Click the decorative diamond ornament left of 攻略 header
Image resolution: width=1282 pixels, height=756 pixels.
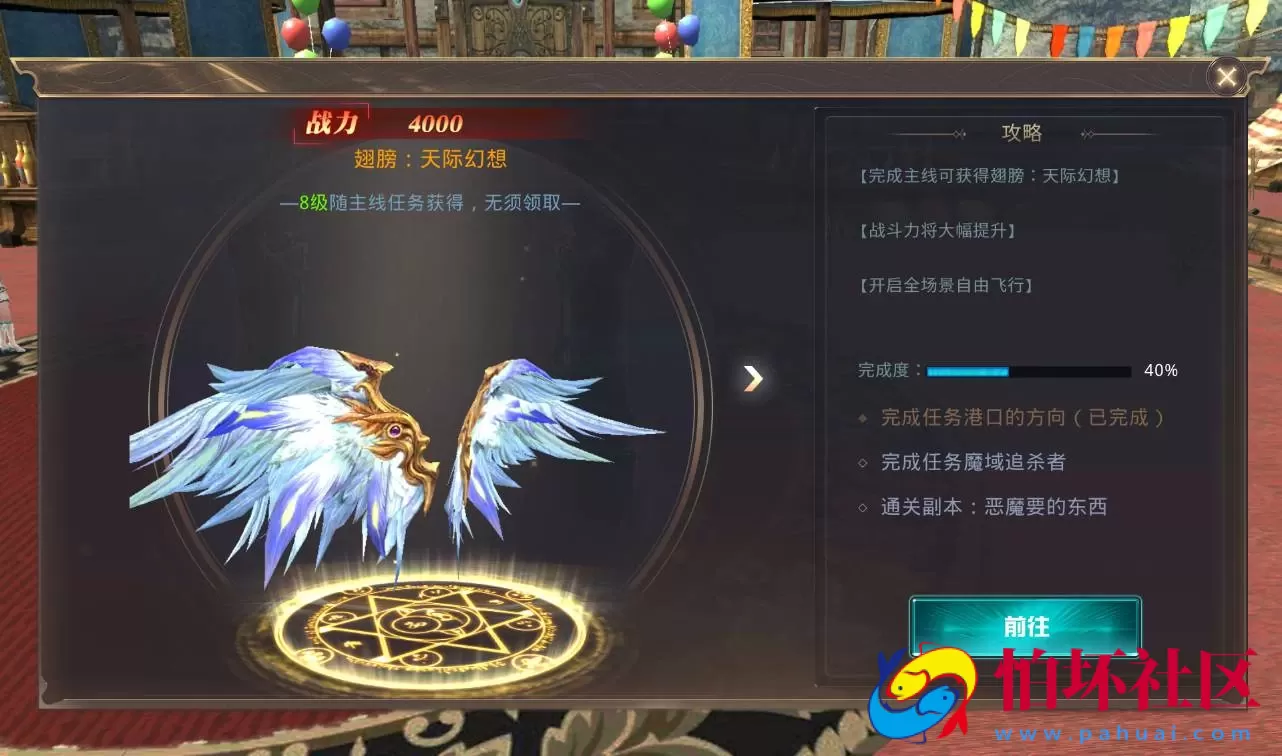pyautogui.click(x=959, y=132)
